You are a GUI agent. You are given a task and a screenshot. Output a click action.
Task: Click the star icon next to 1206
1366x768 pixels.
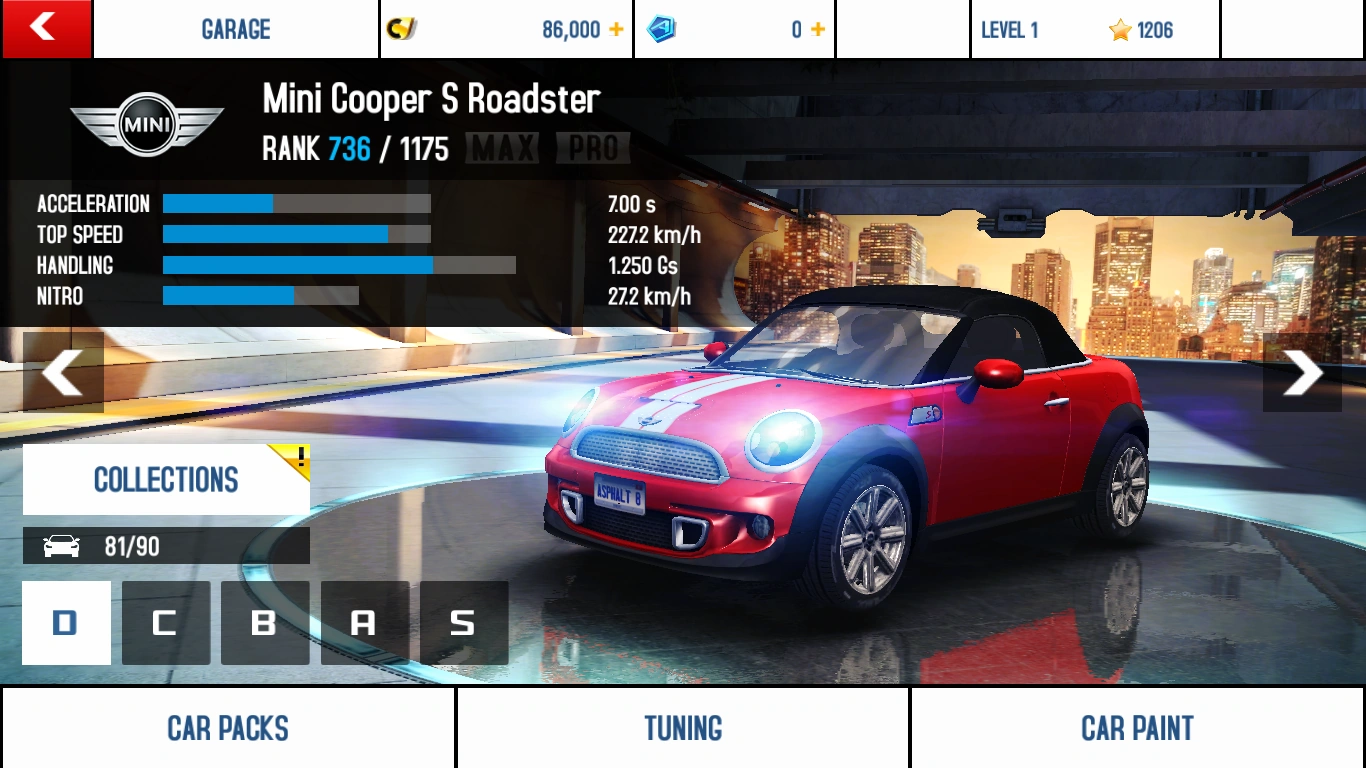[x=1119, y=31]
